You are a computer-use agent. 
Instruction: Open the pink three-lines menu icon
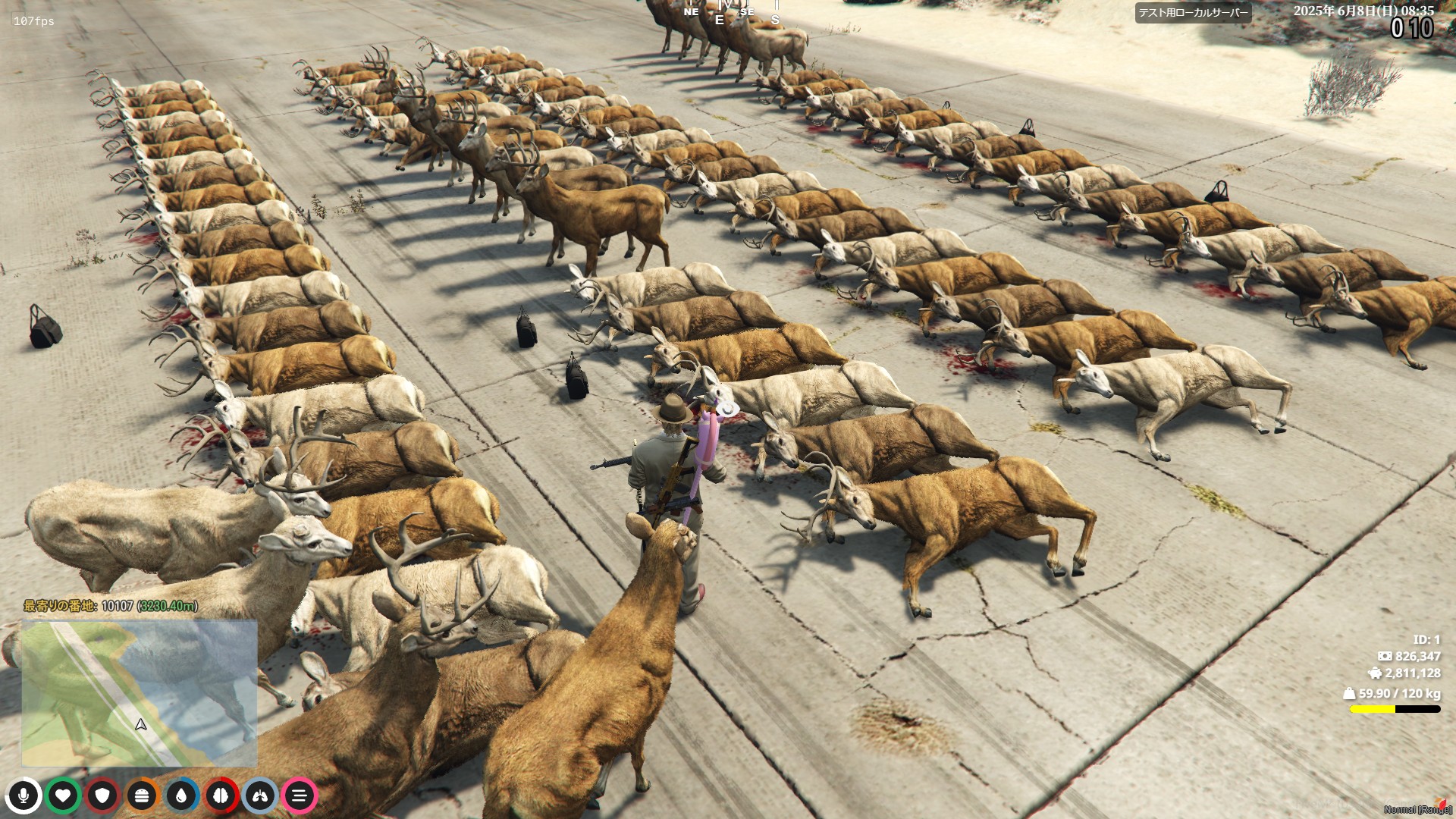(x=300, y=795)
